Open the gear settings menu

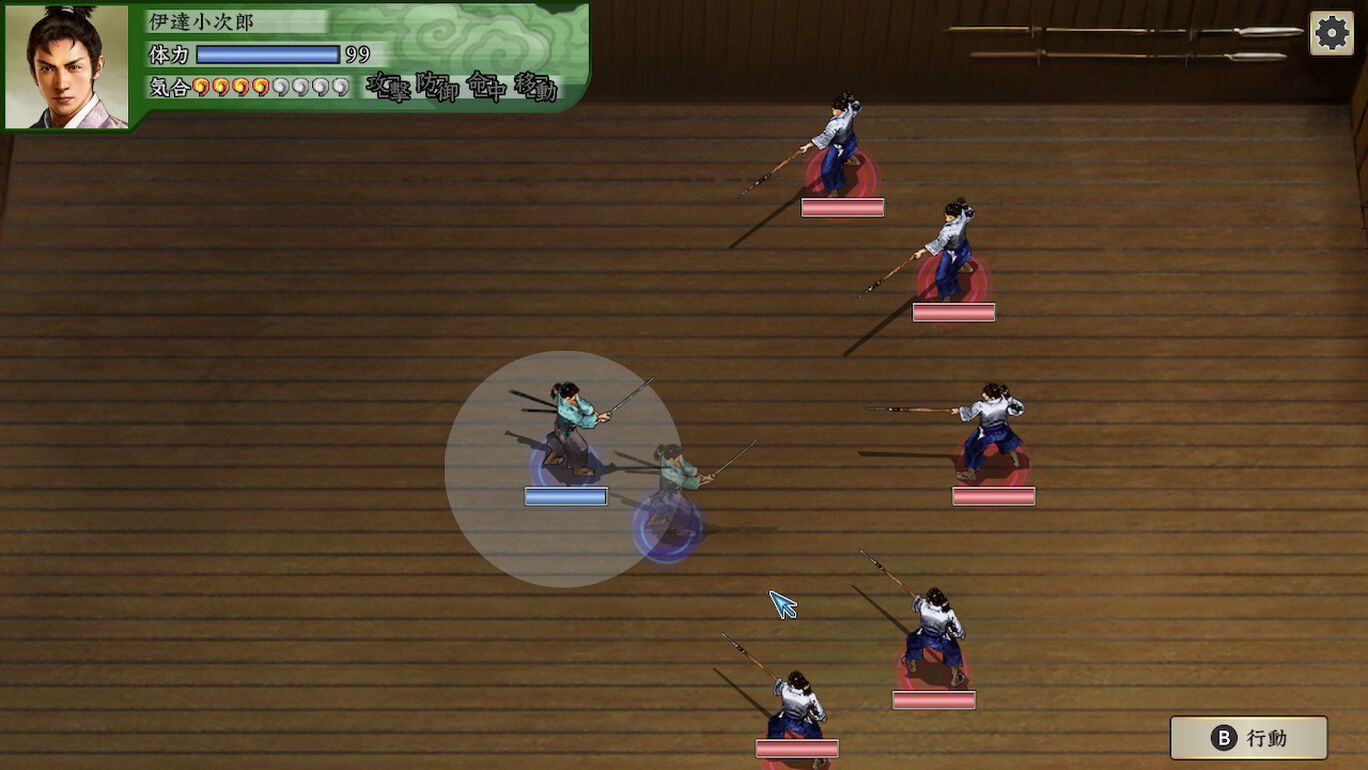click(1331, 34)
